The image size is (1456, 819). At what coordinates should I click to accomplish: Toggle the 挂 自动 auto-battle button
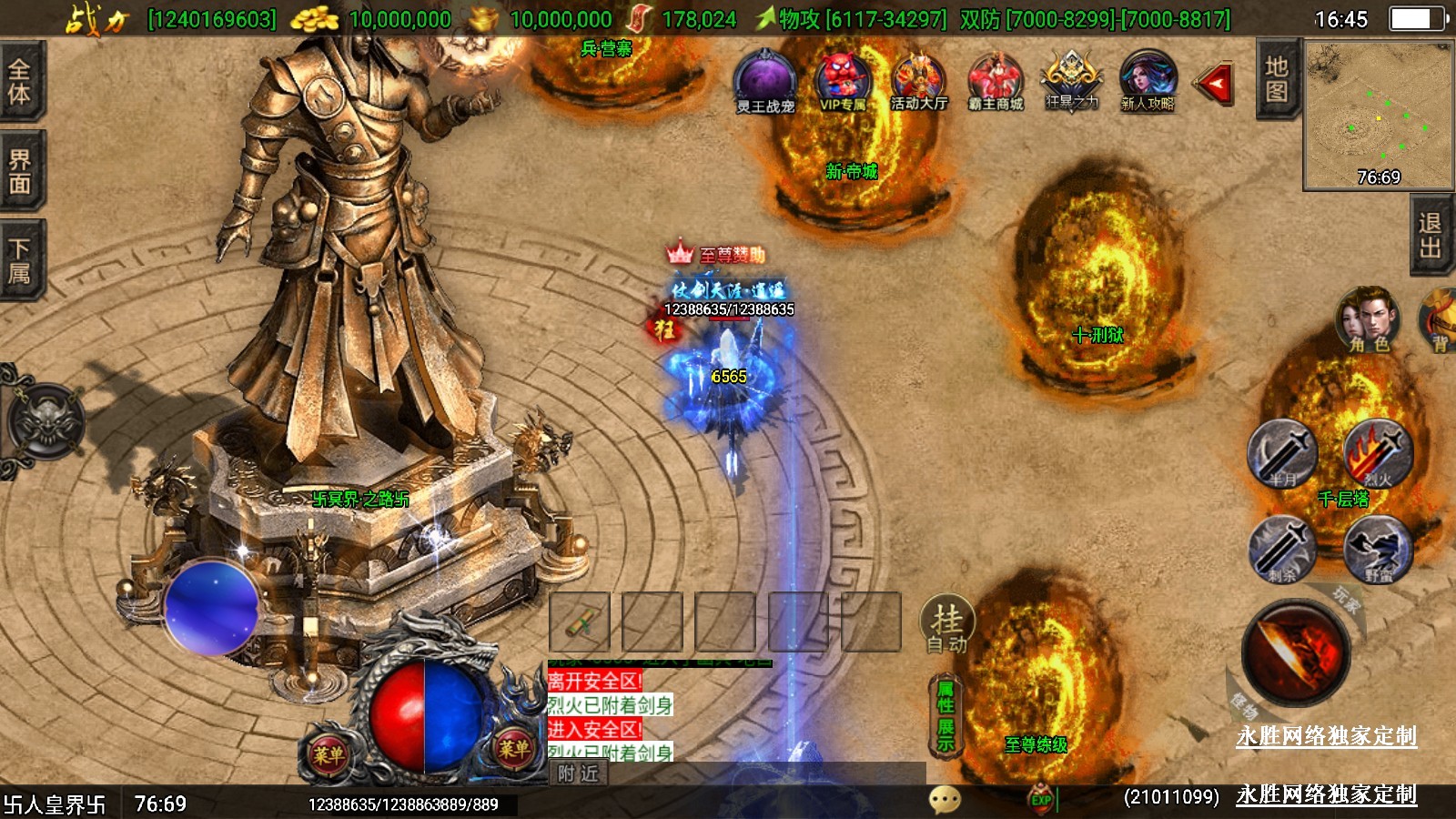[947, 625]
